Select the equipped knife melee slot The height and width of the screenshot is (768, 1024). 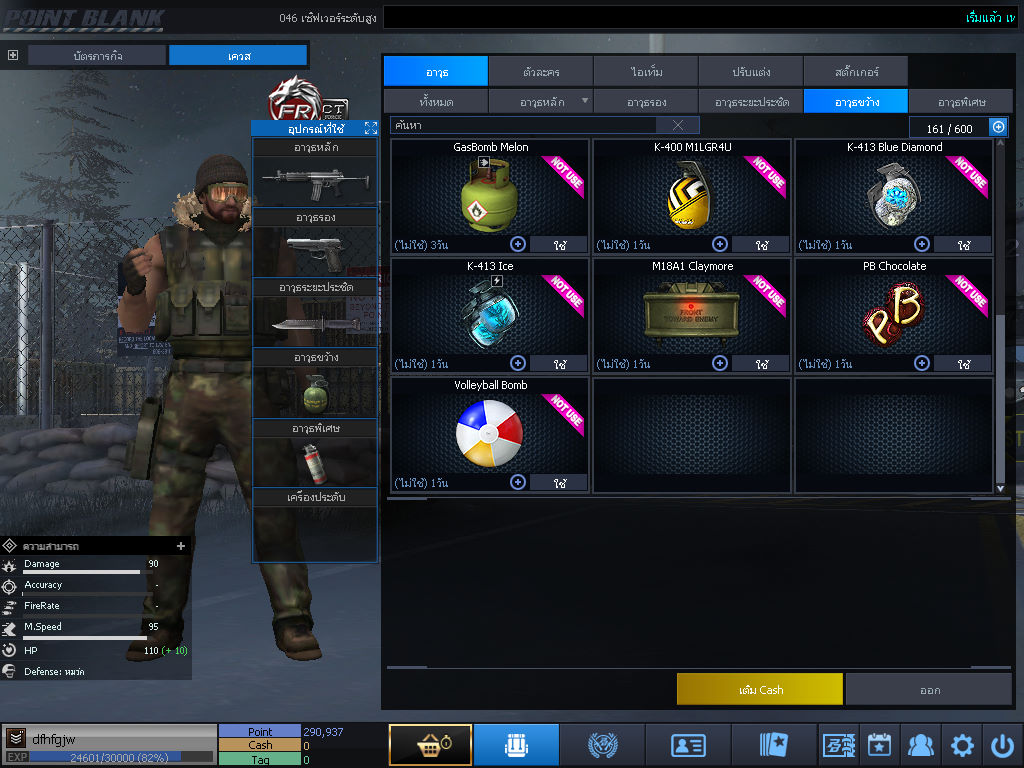(315, 322)
